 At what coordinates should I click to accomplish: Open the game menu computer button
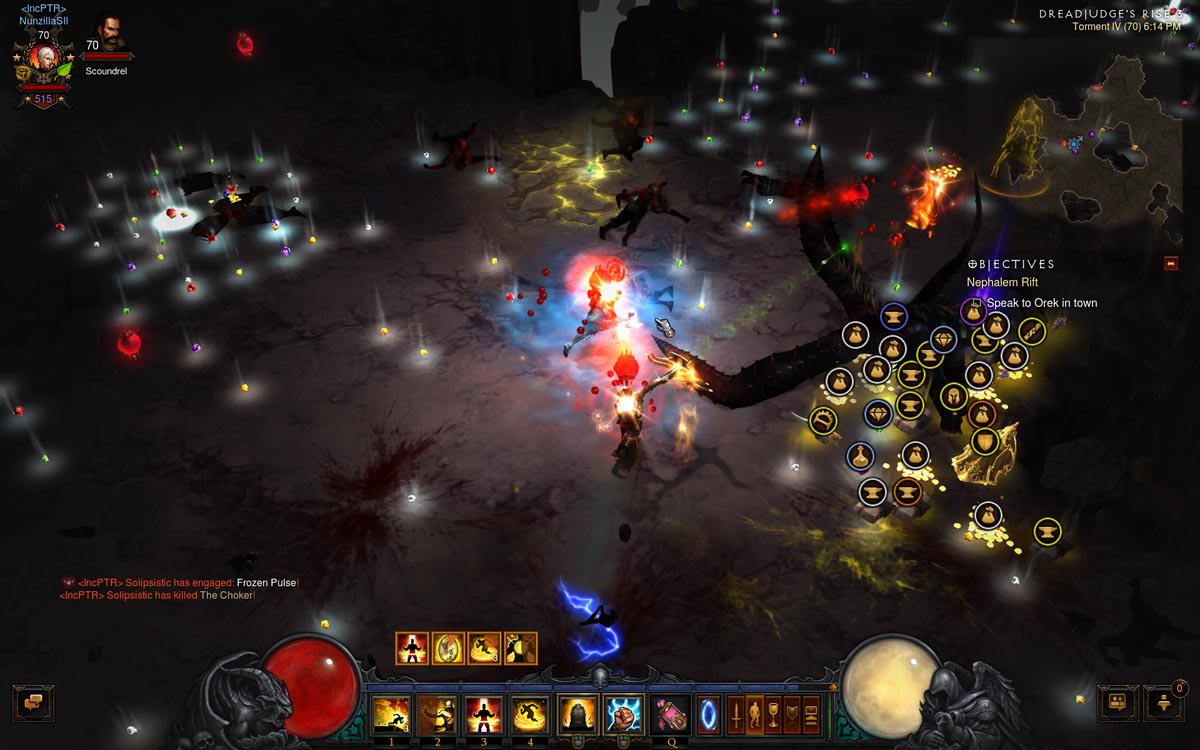click(811, 715)
